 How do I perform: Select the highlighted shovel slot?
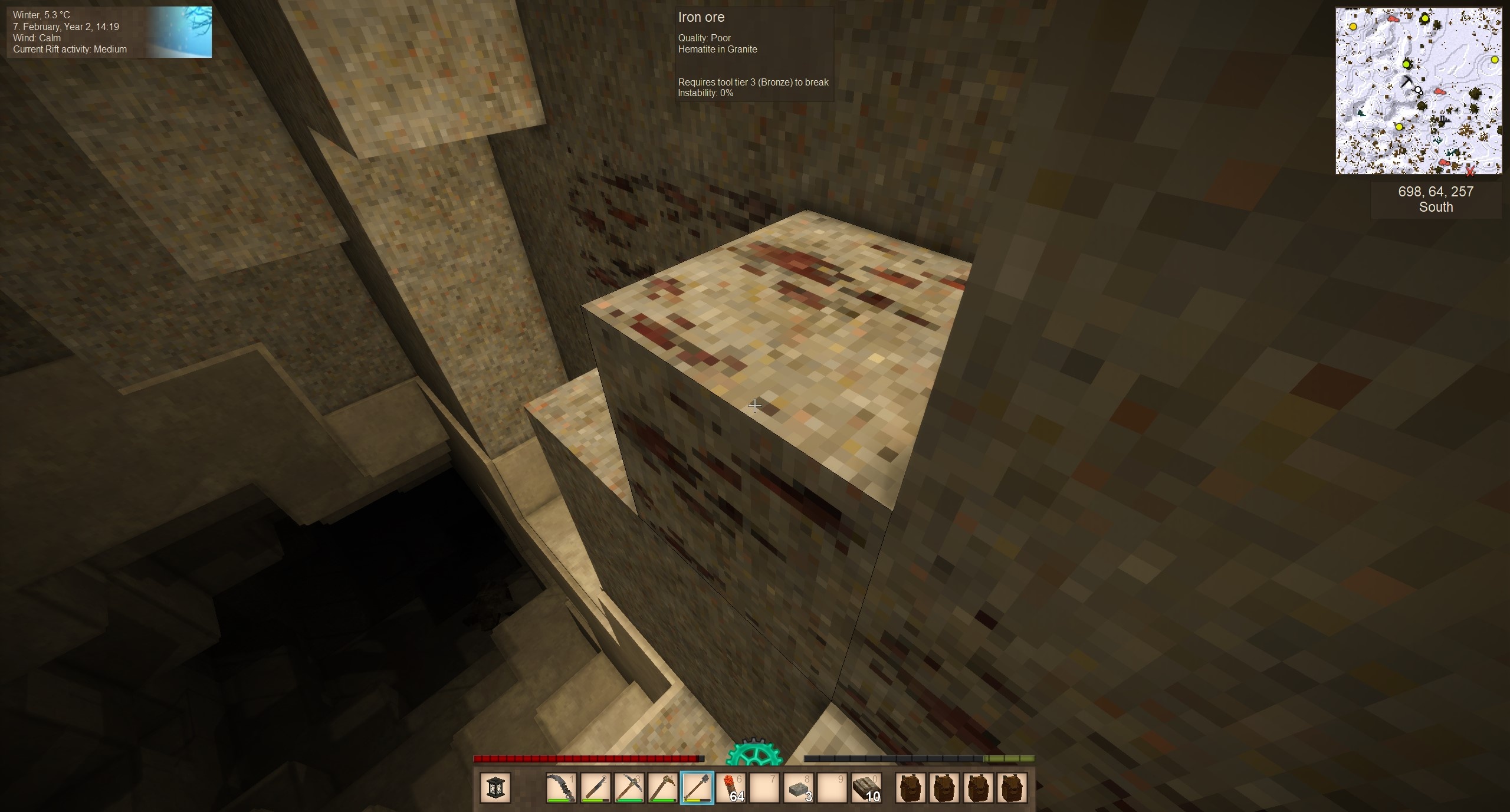[x=697, y=788]
